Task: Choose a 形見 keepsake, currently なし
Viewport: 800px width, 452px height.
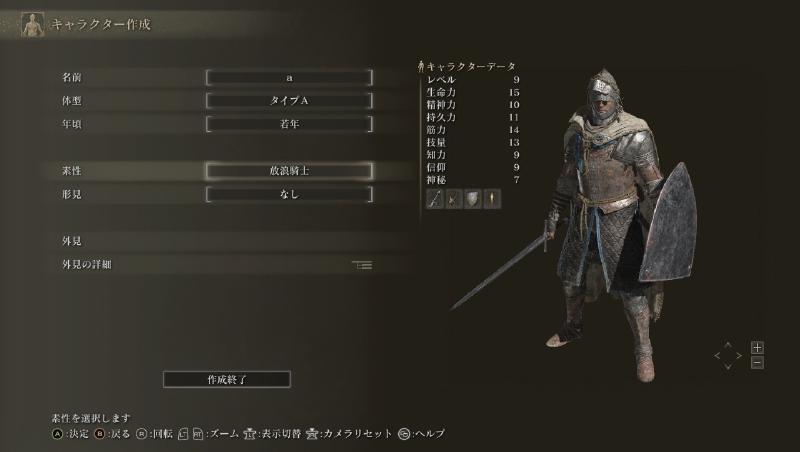Action: pyautogui.click(x=289, y=195)
